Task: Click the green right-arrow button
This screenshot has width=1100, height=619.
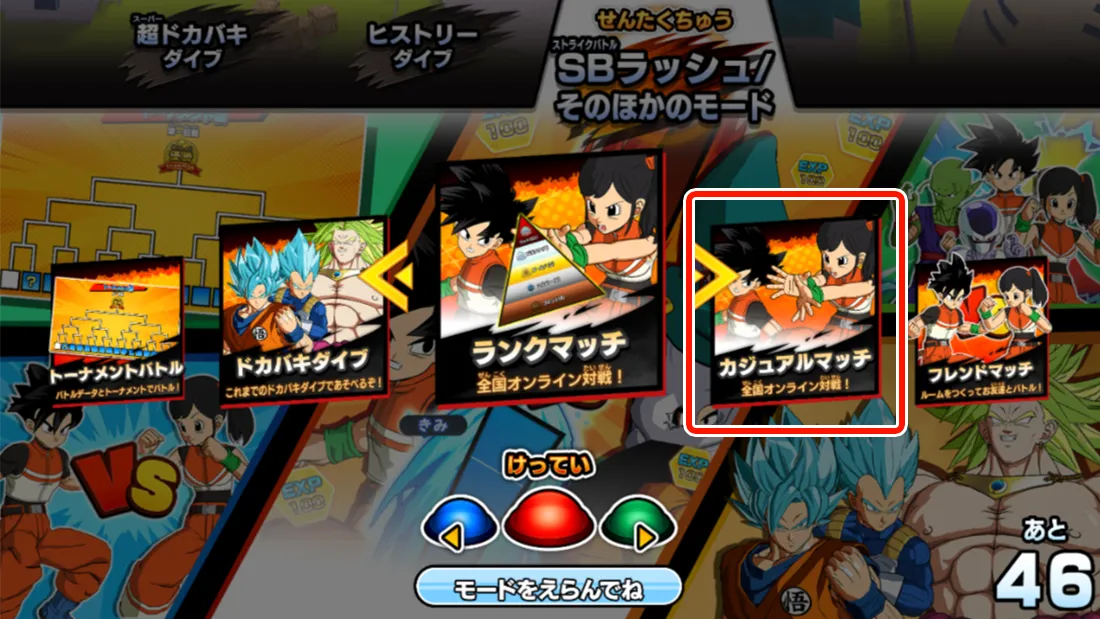Action: (639, 525)
